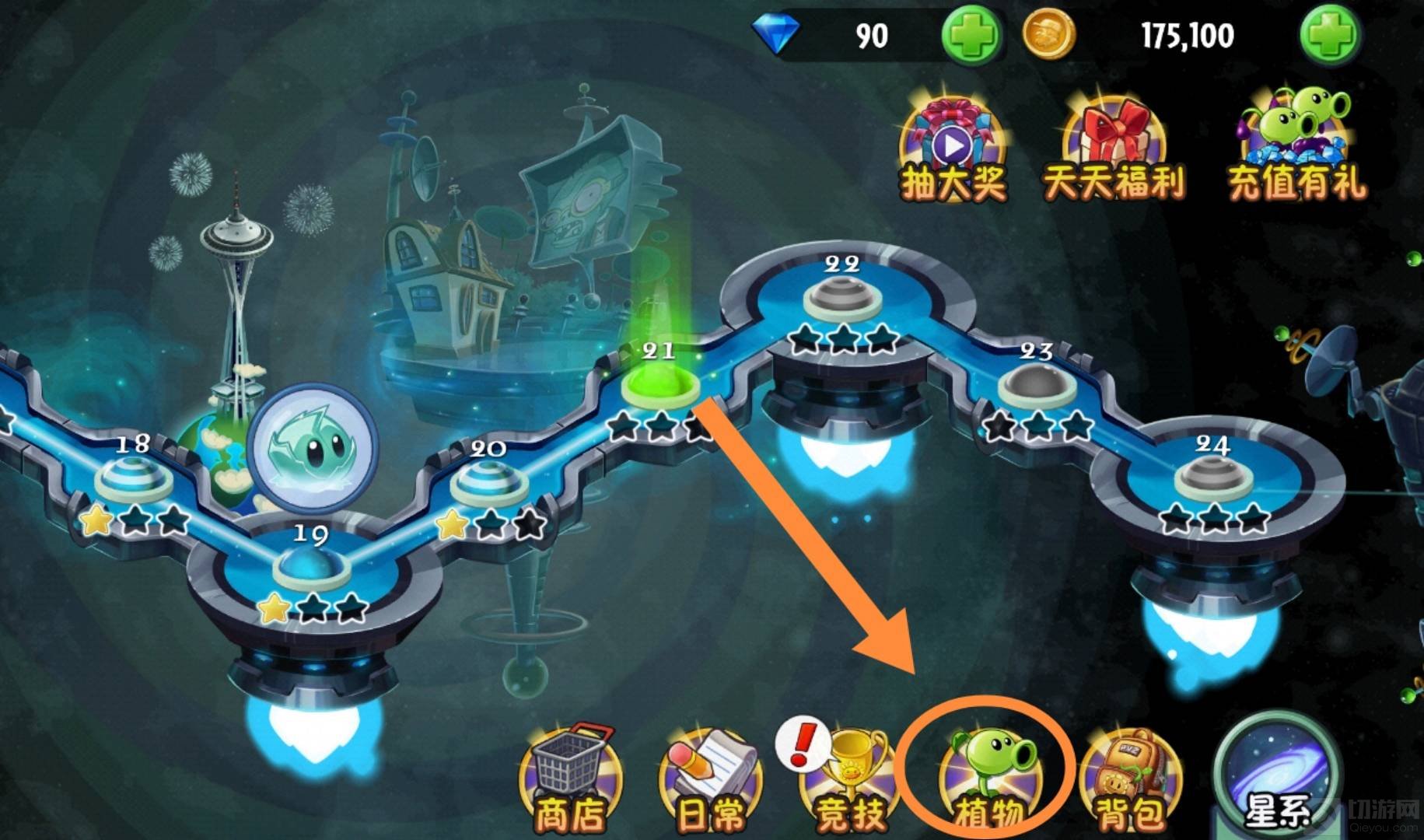Select level 20 stage node
The height and width of the screenshot is (840, 1424).
tap(488, 482)
